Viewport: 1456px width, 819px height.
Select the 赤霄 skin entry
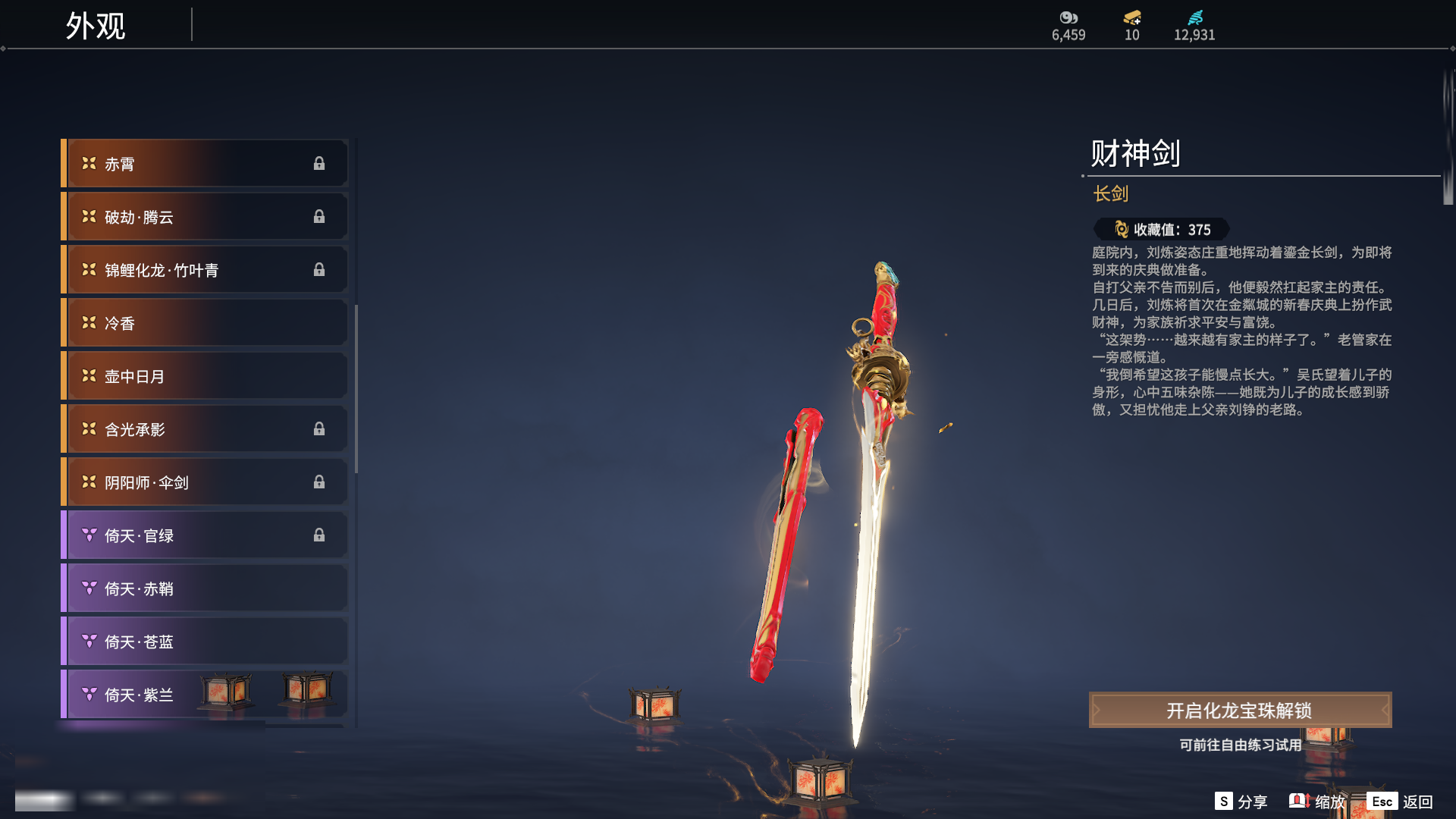(x=205, y=164)
